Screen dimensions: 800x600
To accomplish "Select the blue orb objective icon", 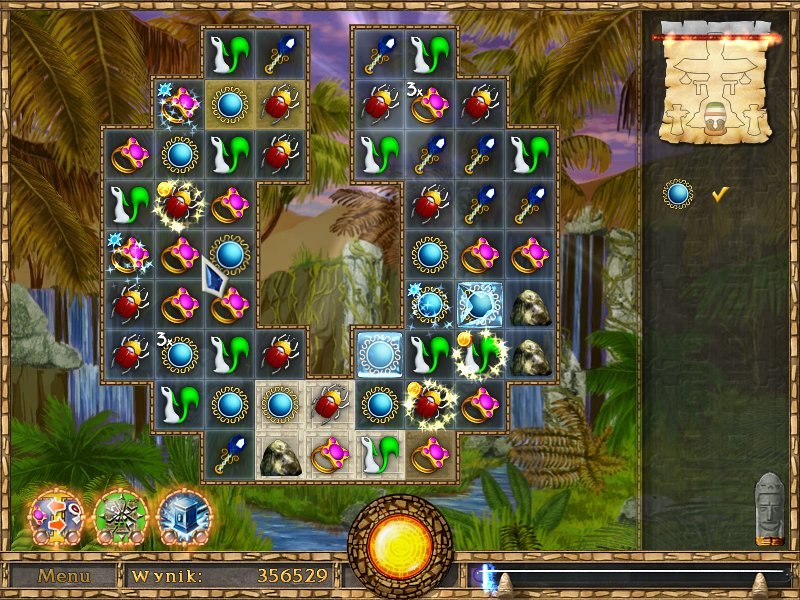I will [679, 194].
